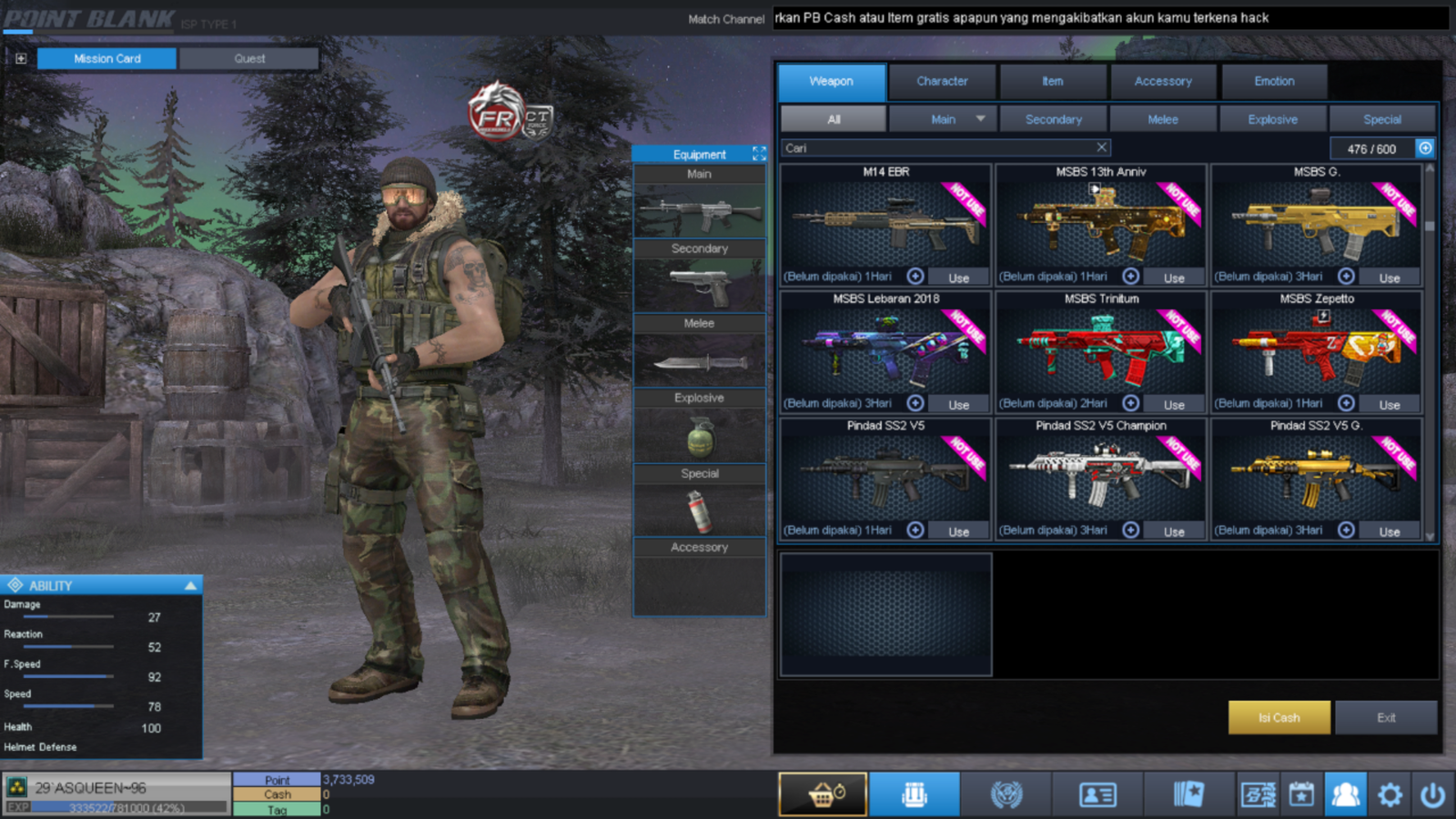1456x819 pixels.
Task: Collapse the Ability stats panel
Action: pos(190,585)
